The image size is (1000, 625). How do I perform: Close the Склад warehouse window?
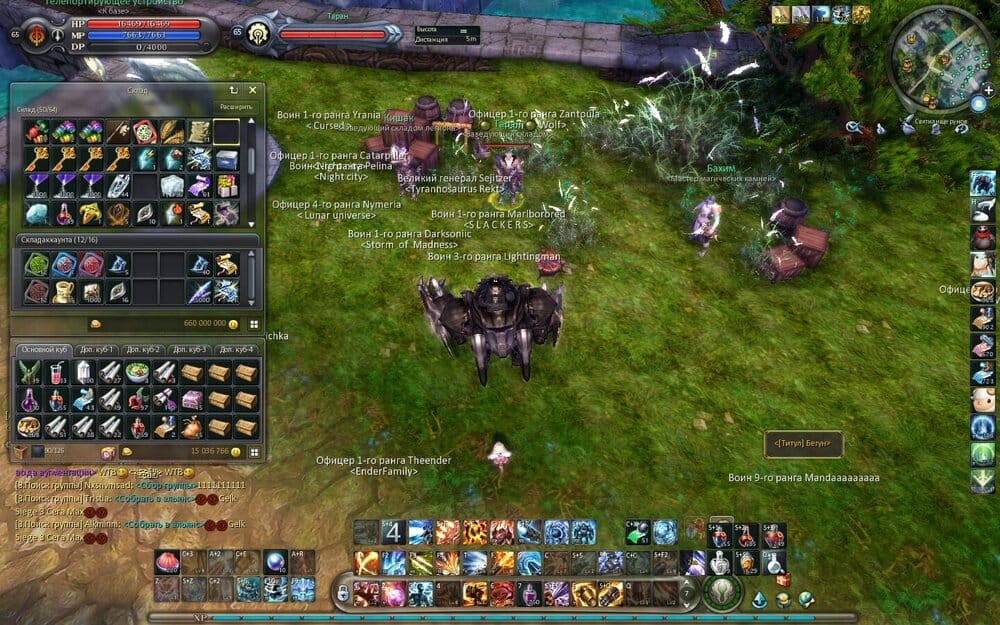(x=253, y=90)
